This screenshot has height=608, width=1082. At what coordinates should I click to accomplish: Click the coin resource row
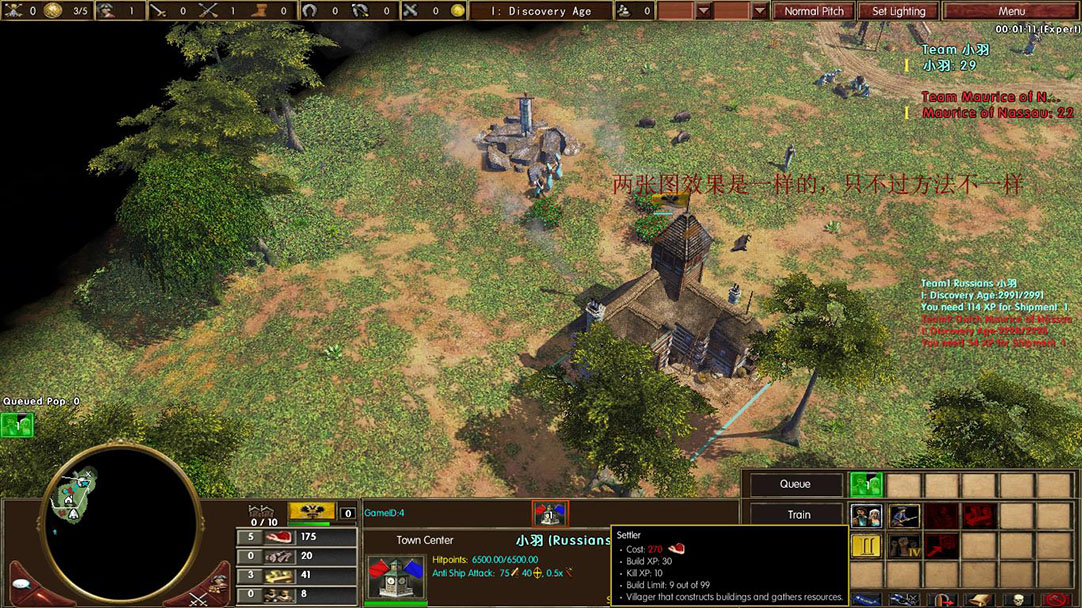click(296, 575)
